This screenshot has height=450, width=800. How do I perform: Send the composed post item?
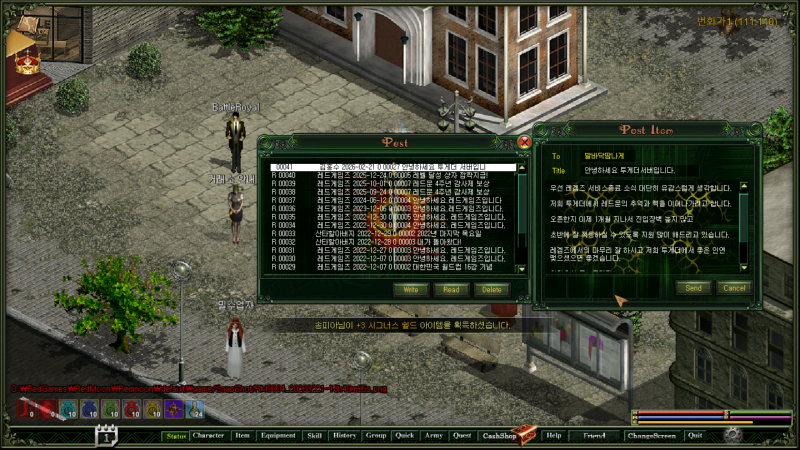[x=693, y=288]
